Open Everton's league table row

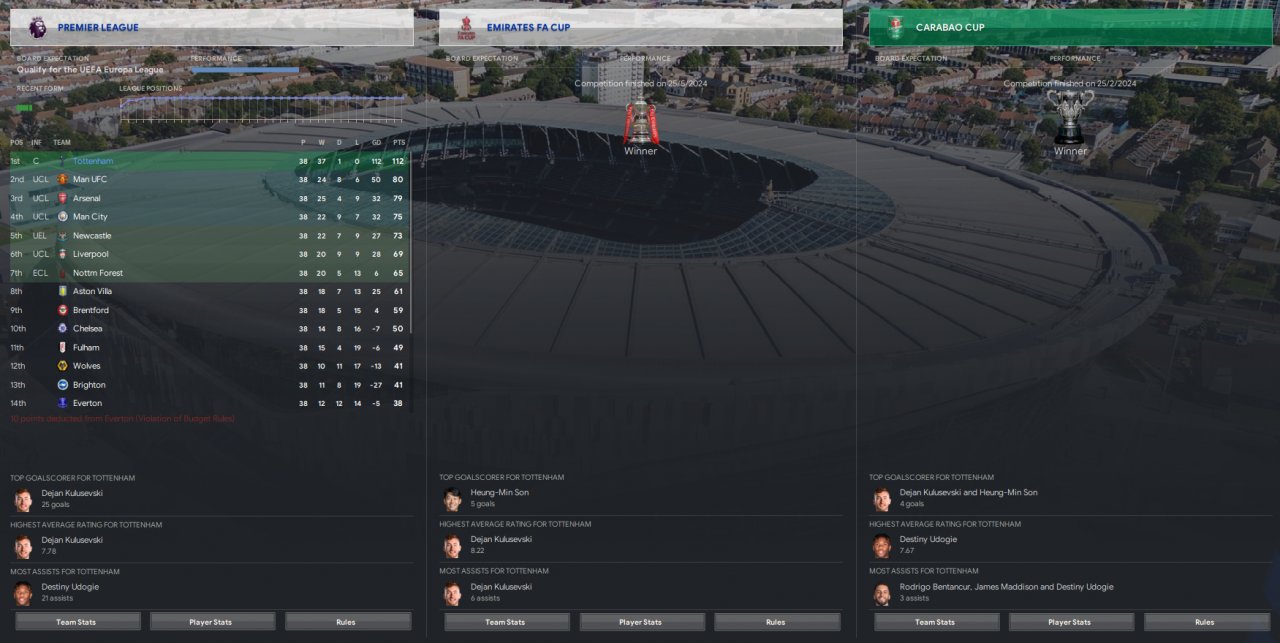(x=87, y=403)
